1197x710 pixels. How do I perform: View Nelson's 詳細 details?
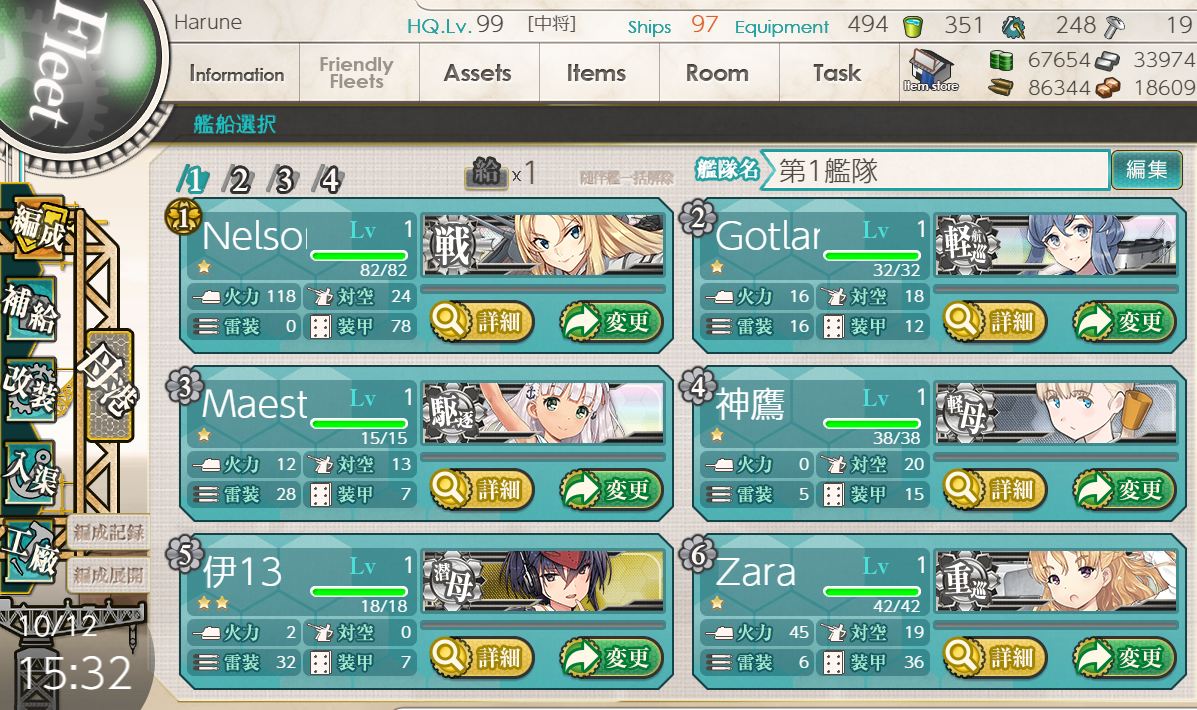[482, 322]
